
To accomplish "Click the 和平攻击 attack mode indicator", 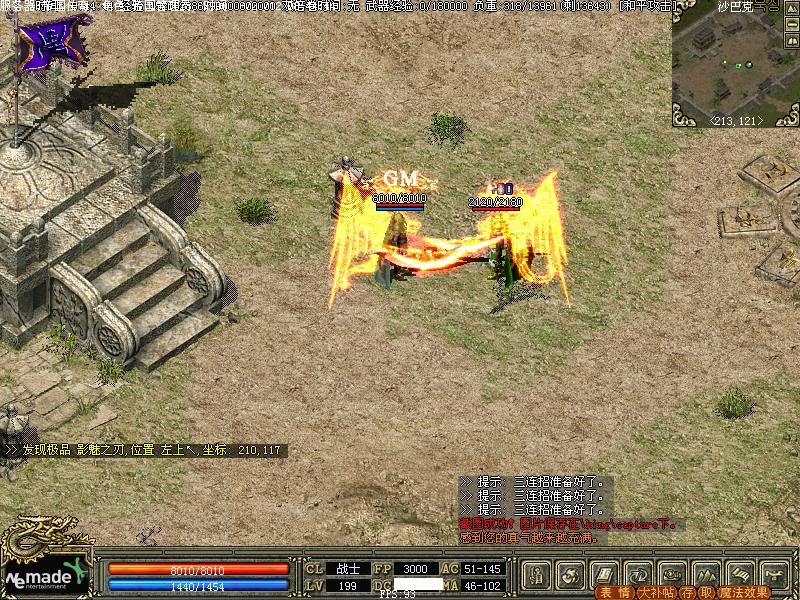I will 647,6.
